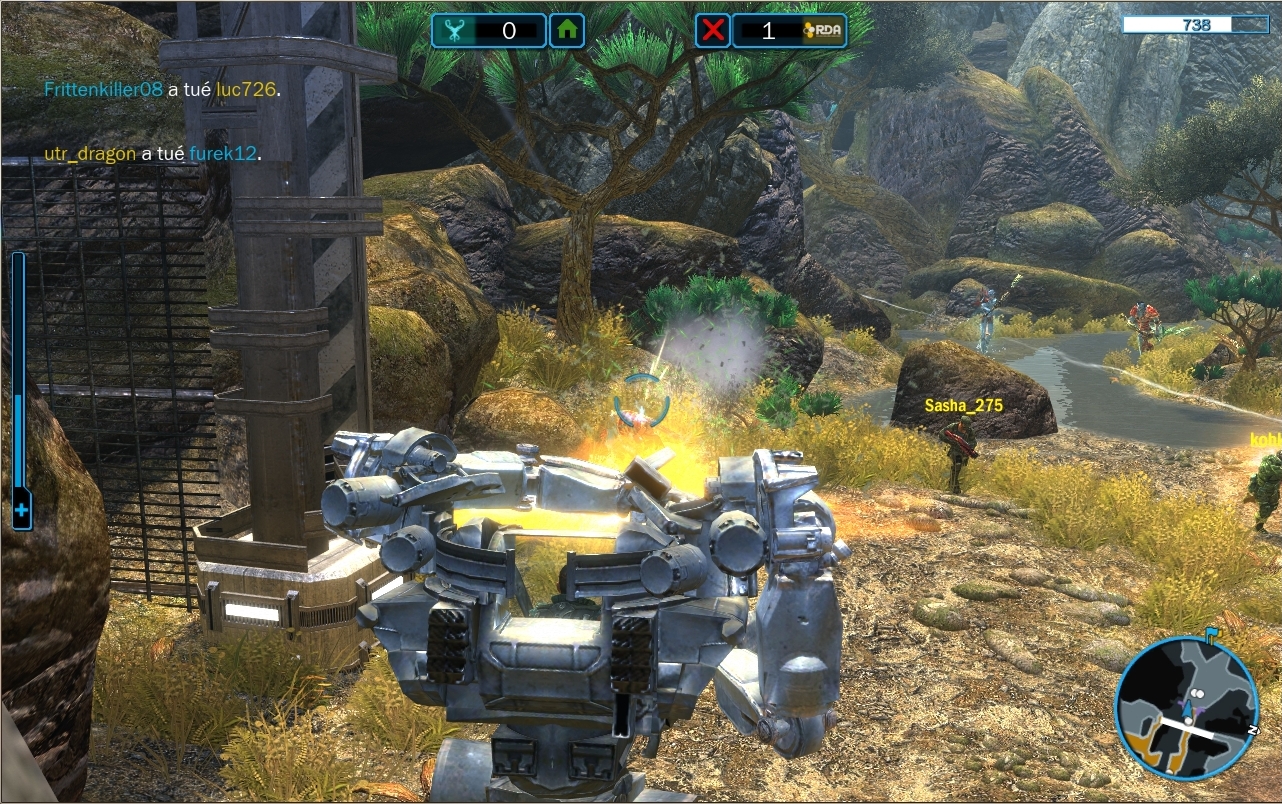
Task: Select the Na'vi team emblem icon
Action: (452, 30)
